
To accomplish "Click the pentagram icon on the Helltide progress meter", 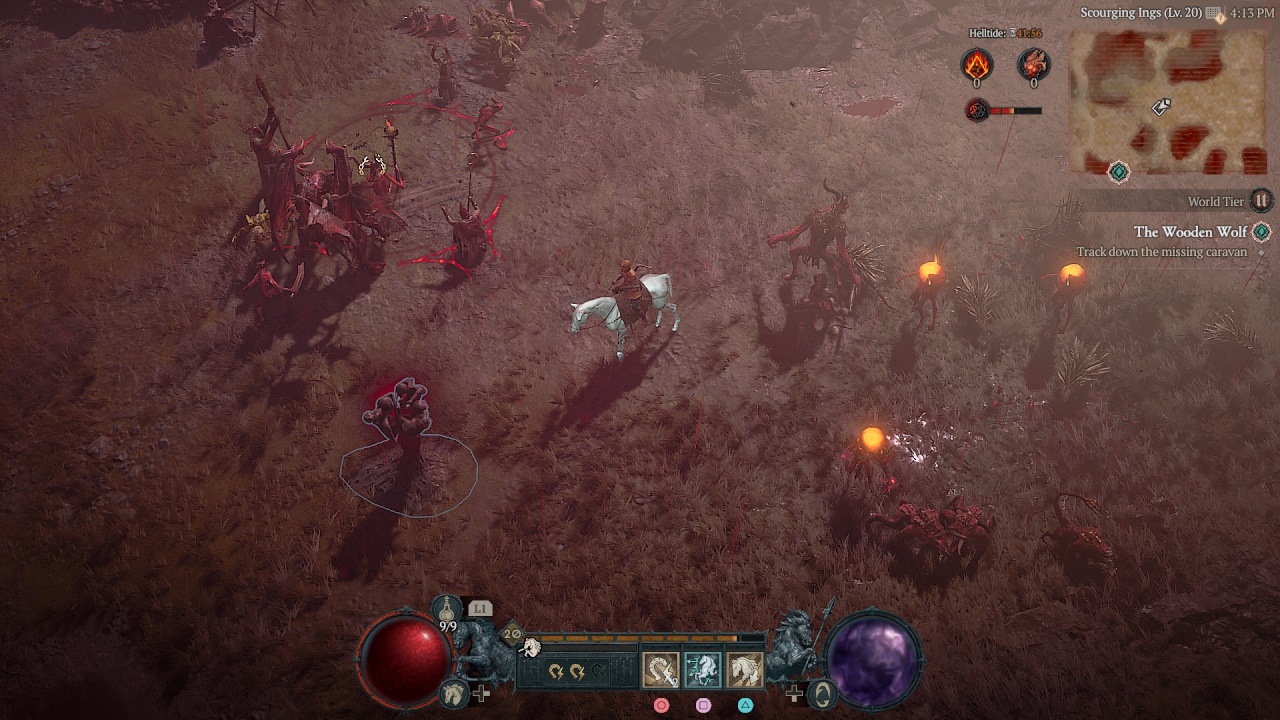I will pos(976,109).
